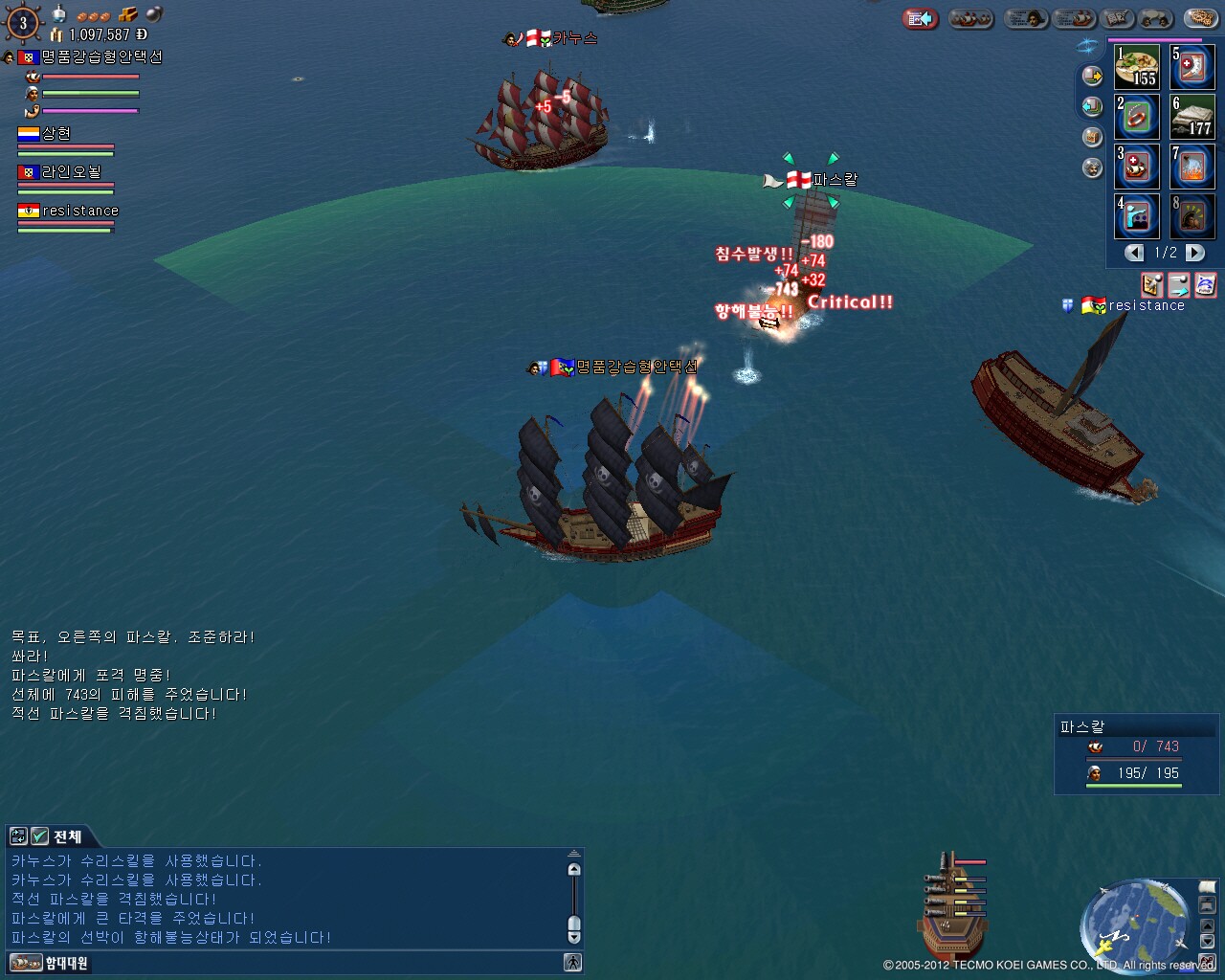Select party member 라인오빌 in fleet list
This screenshot has height=980, width=1225.
click(x=73, y=172)
